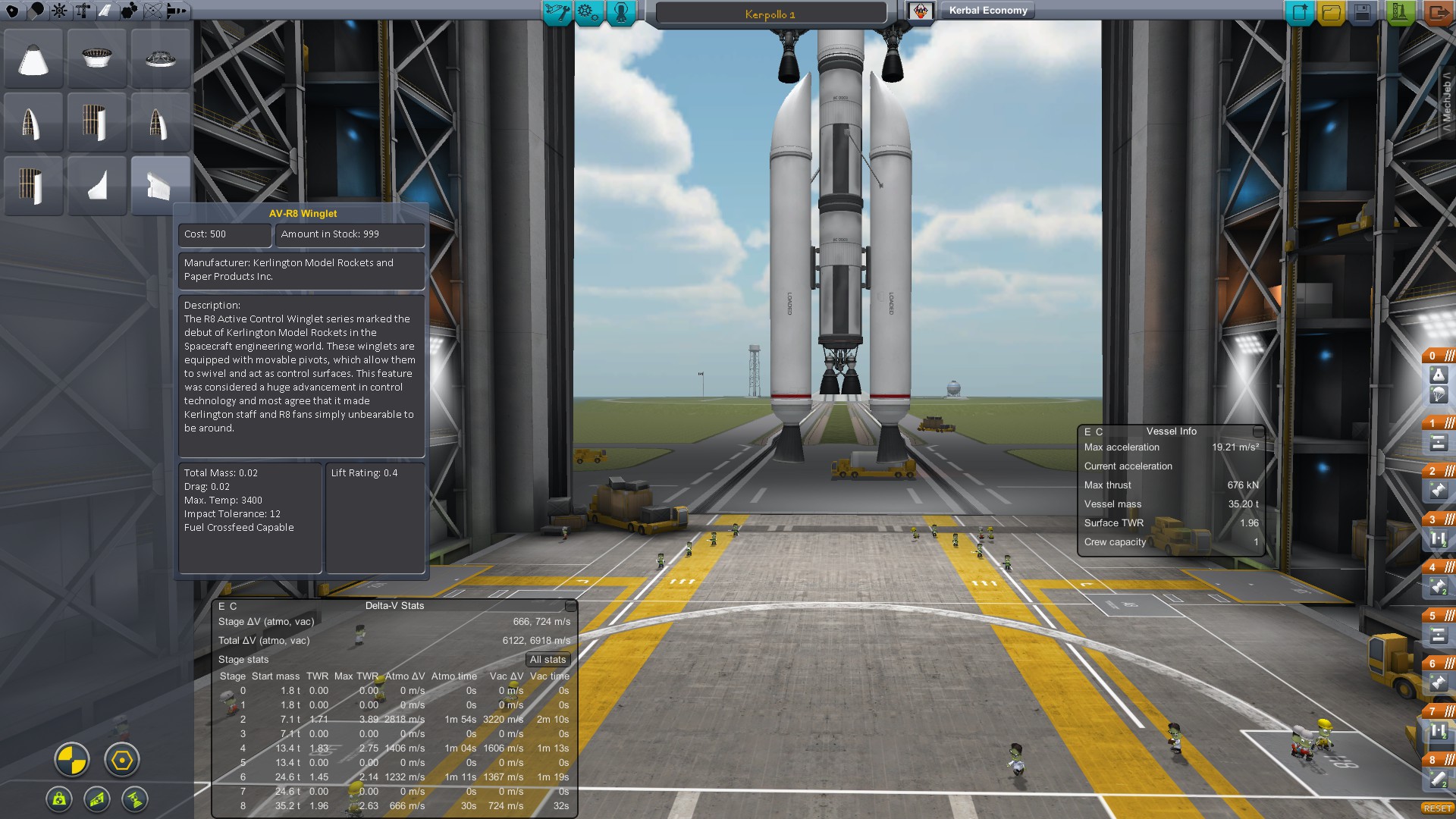The height and width of the screenshot is (819, 1456).
Task: Switch to the Aerodynamics parts category
Action: tap(105, 11)
